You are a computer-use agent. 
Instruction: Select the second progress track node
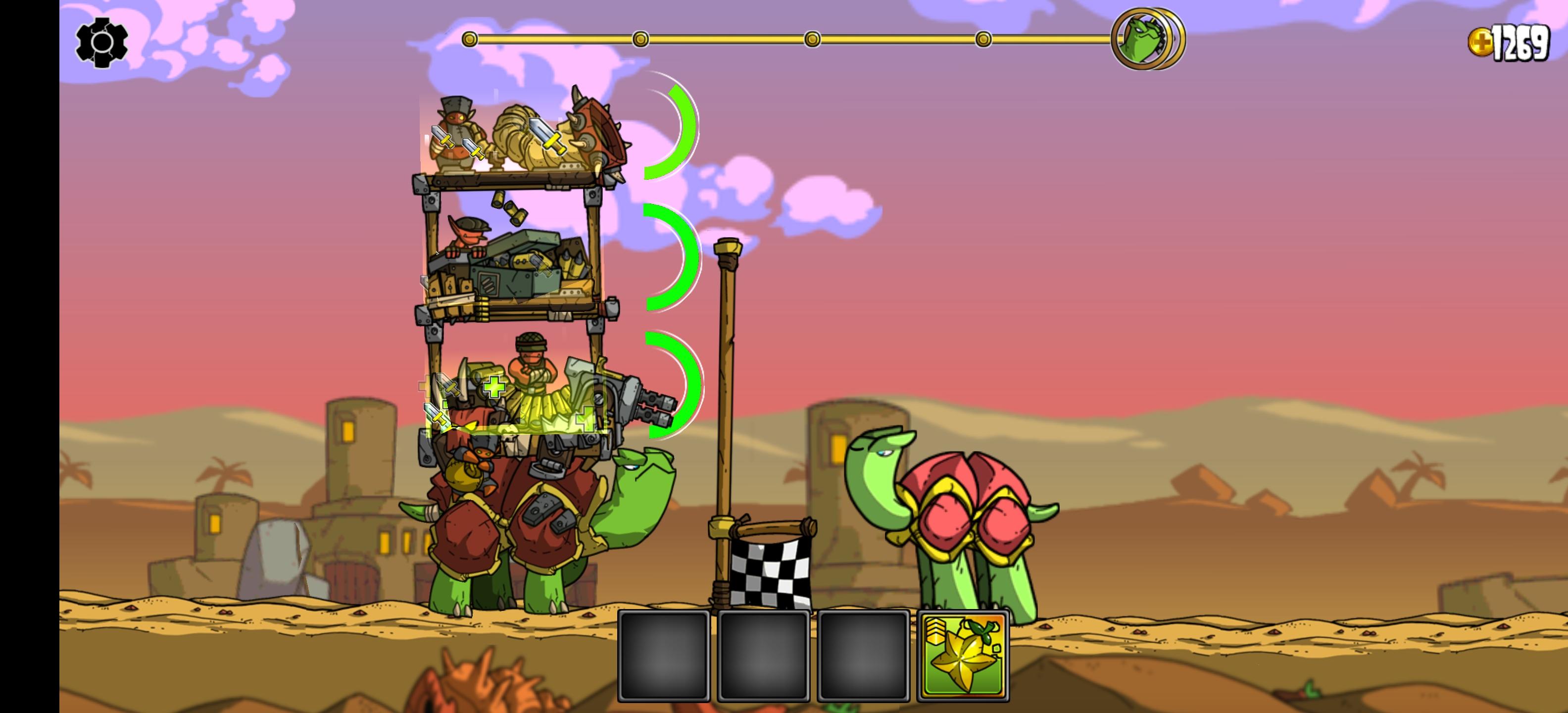[640, 40]
